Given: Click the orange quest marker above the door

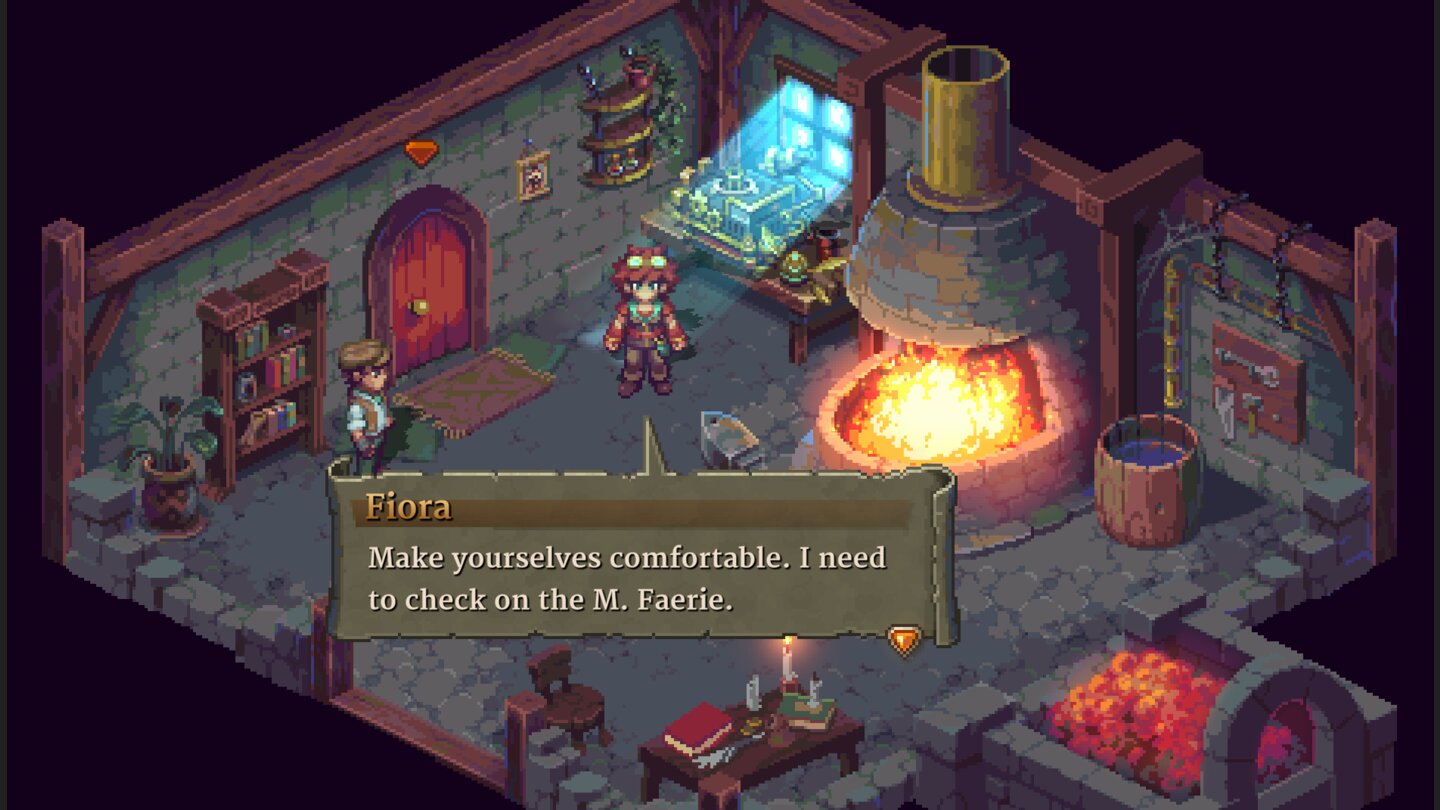Looking at the screenshot, I should (x=423, y=152).
